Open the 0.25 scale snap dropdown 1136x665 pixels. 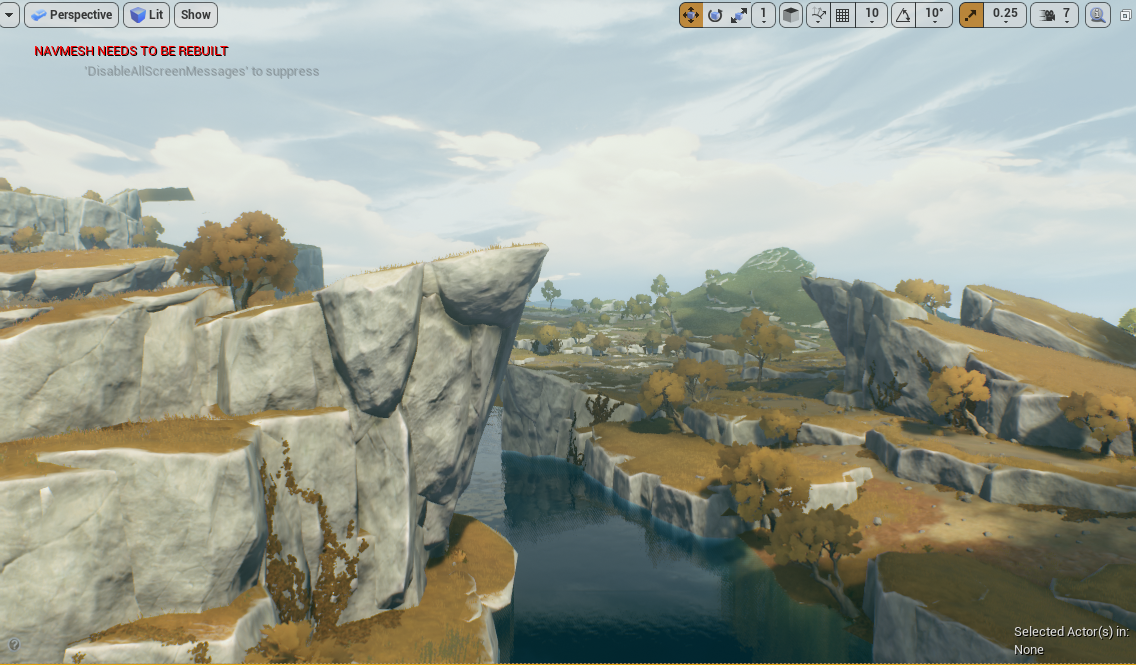pos(1005,15)
